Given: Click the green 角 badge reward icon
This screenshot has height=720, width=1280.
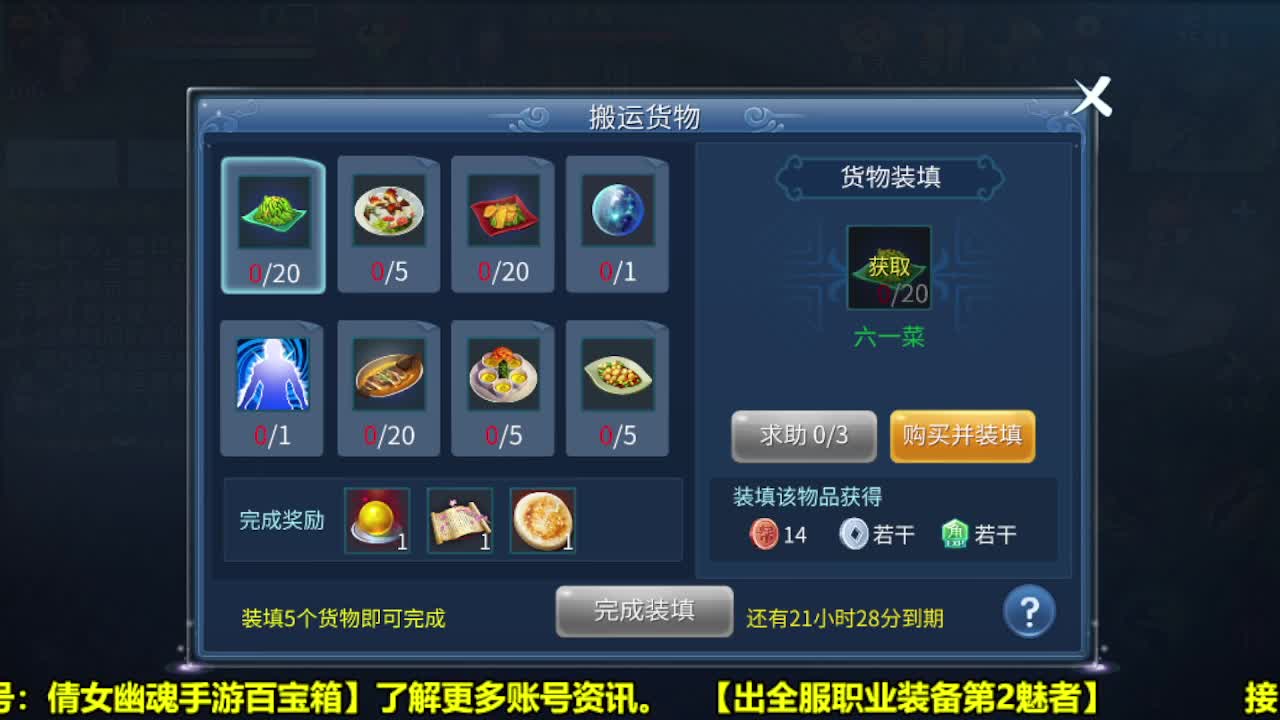Looking at the screenshot, I should (x=949, y=534).
